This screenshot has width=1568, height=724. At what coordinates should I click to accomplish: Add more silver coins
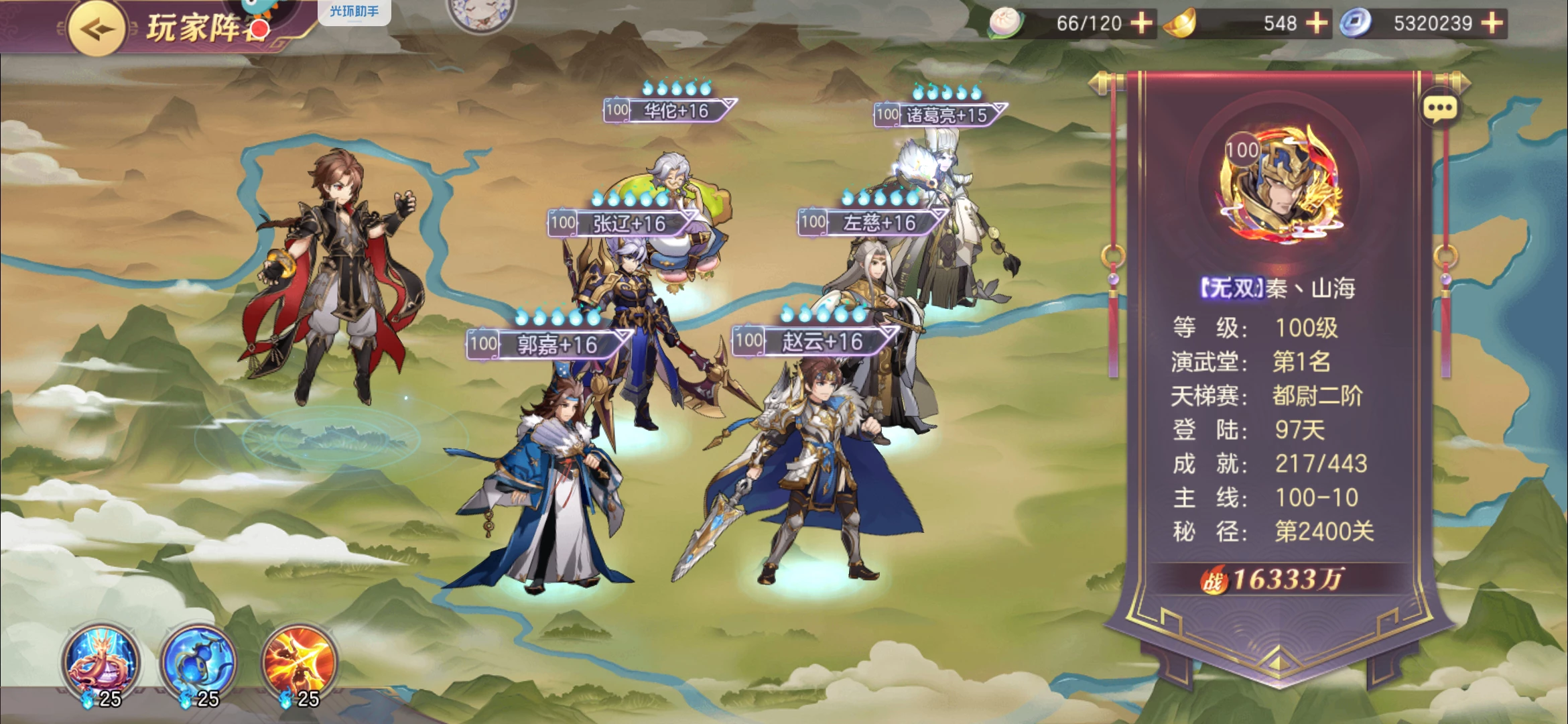click(x=1492, y=23)
